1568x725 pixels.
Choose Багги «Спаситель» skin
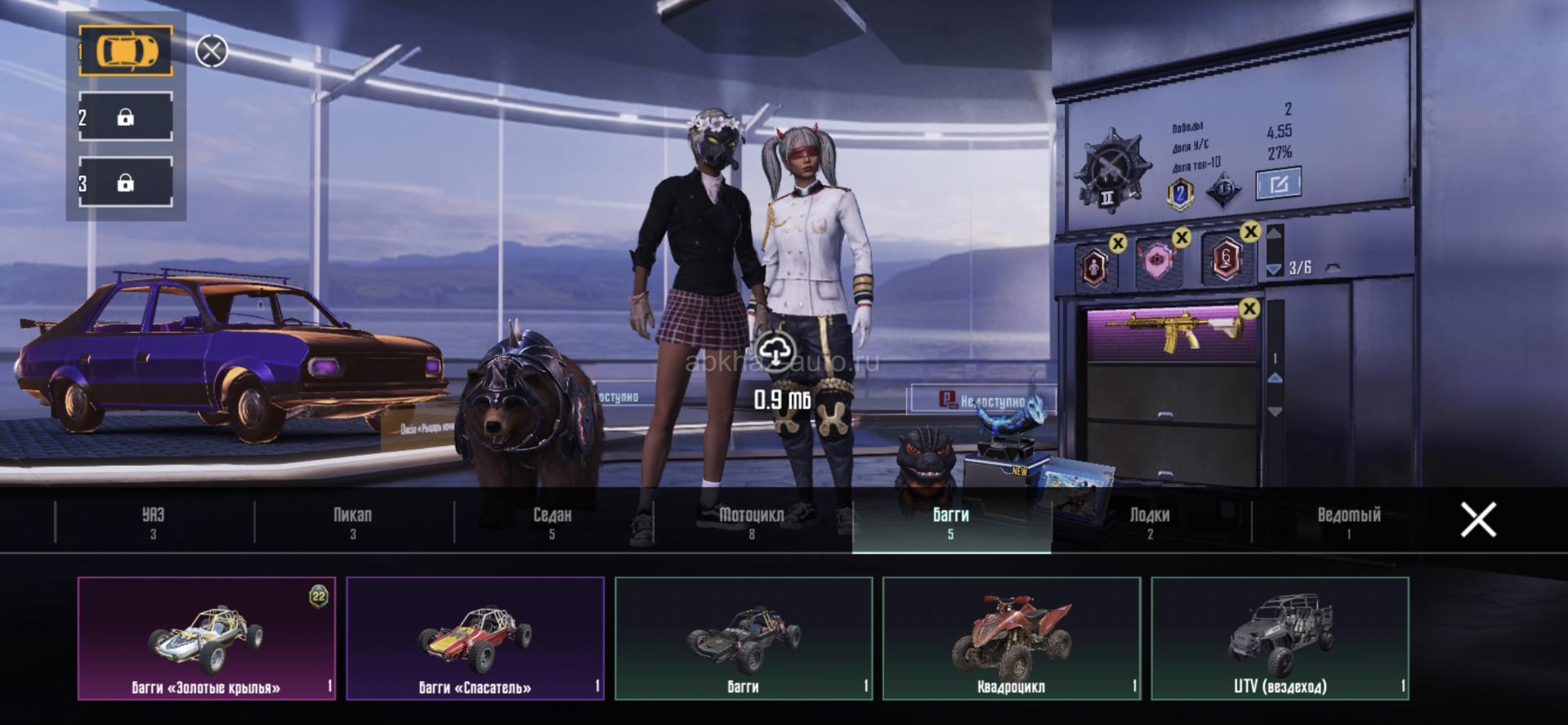(x=475, y=638)
